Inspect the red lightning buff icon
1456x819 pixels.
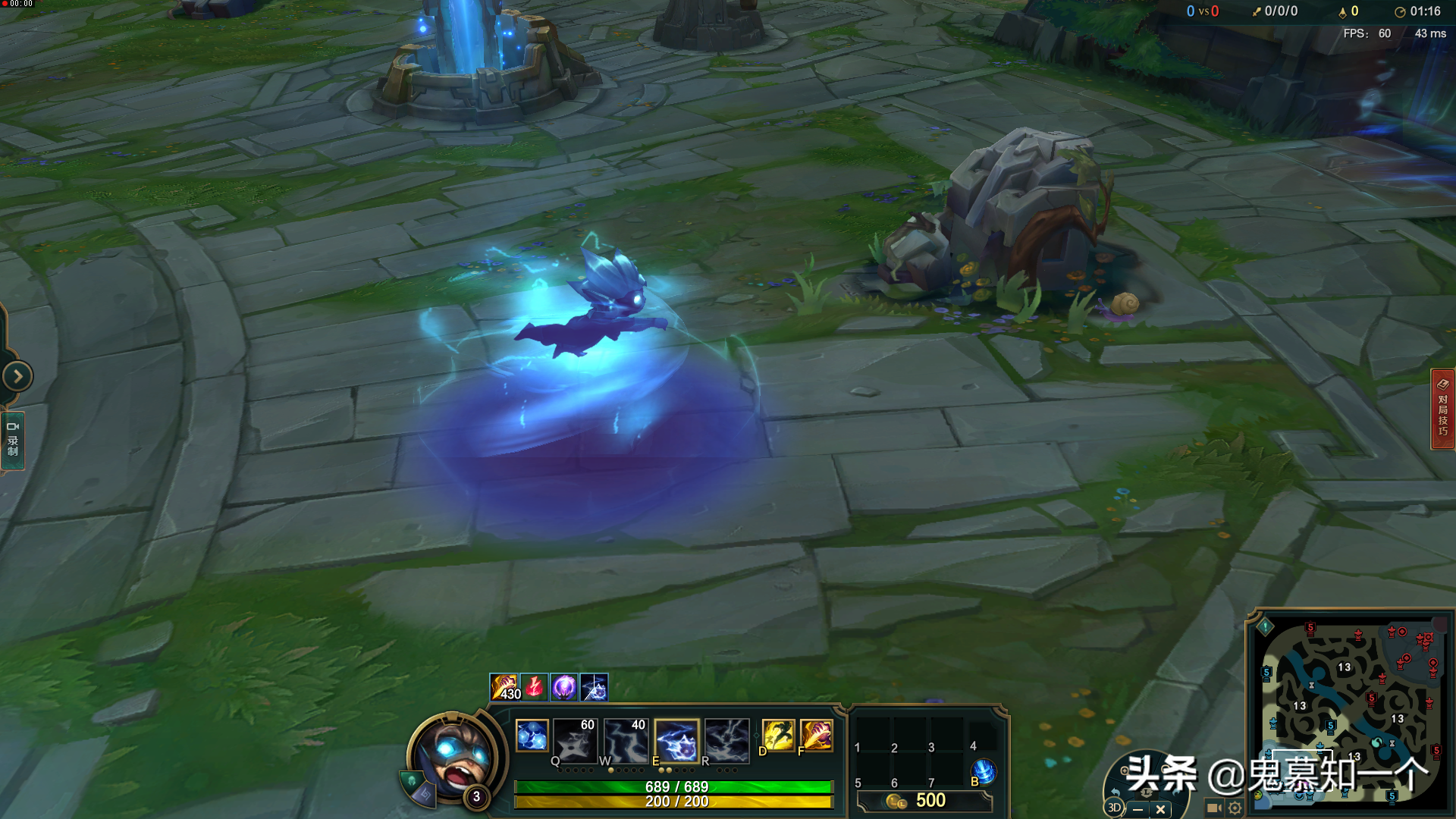click(534, 688)
